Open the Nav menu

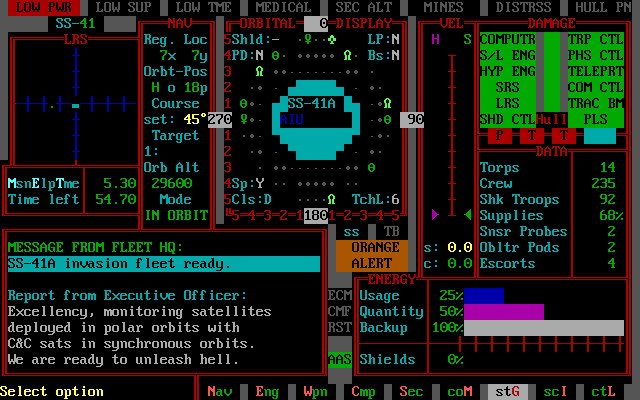point(220,391)
